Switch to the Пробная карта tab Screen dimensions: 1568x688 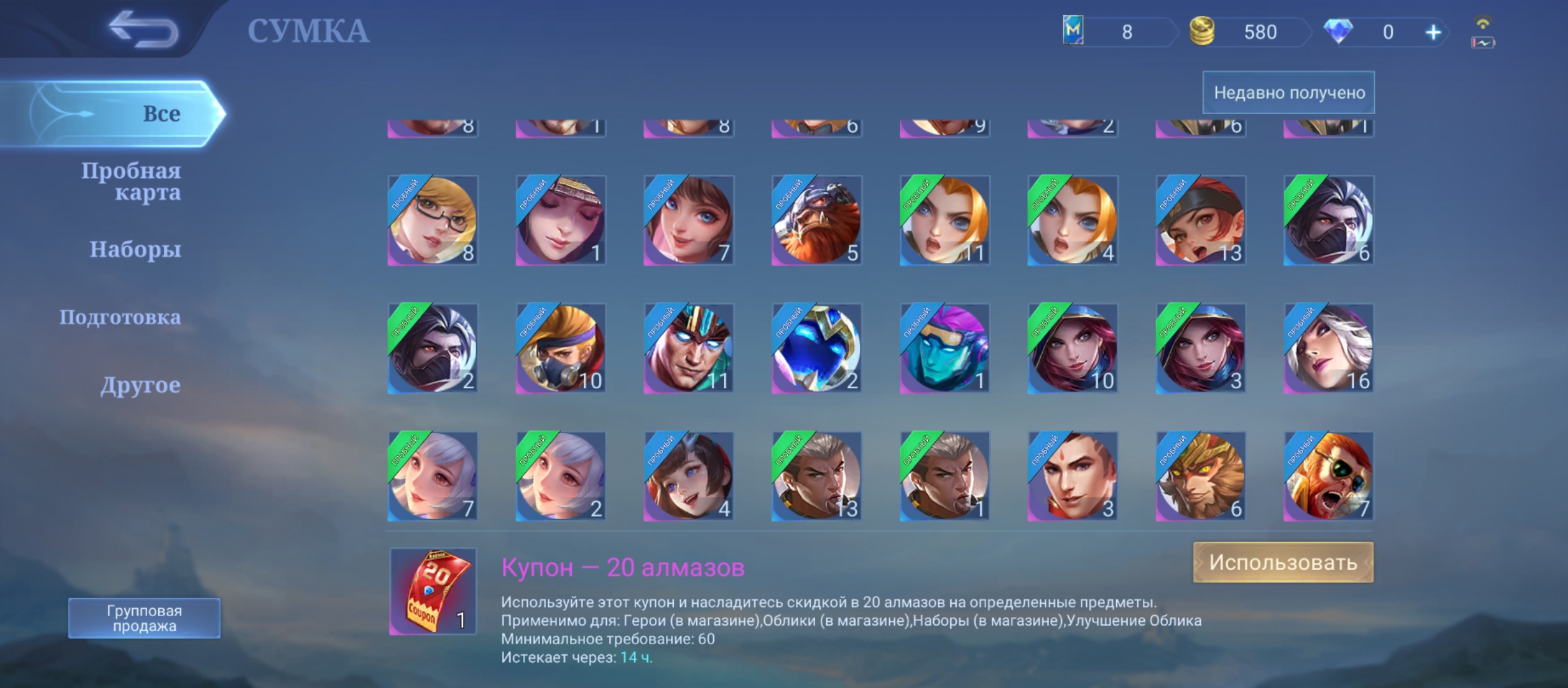131,182
